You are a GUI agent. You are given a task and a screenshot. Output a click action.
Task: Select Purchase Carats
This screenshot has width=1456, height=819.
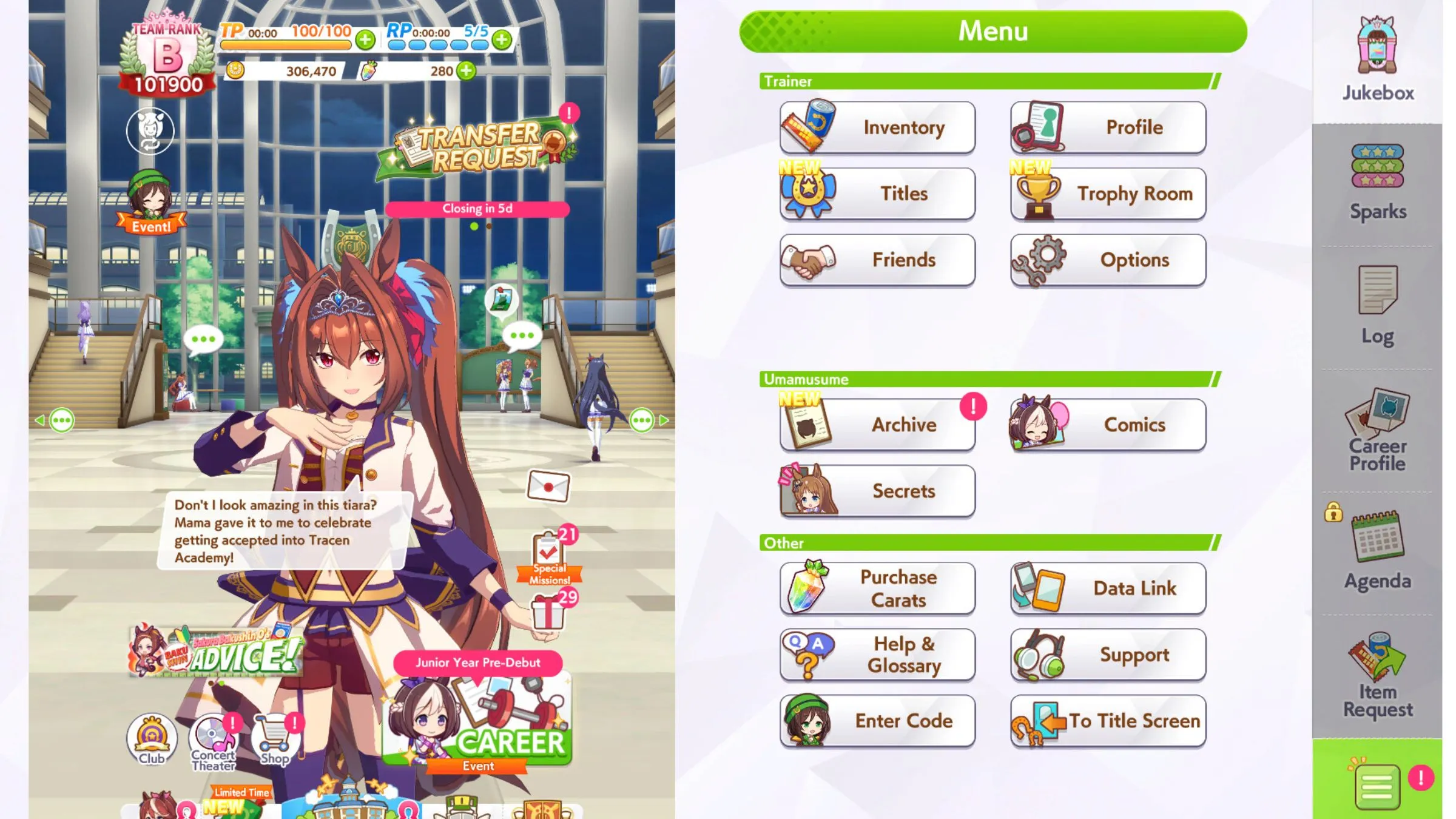tap(877, 588)
